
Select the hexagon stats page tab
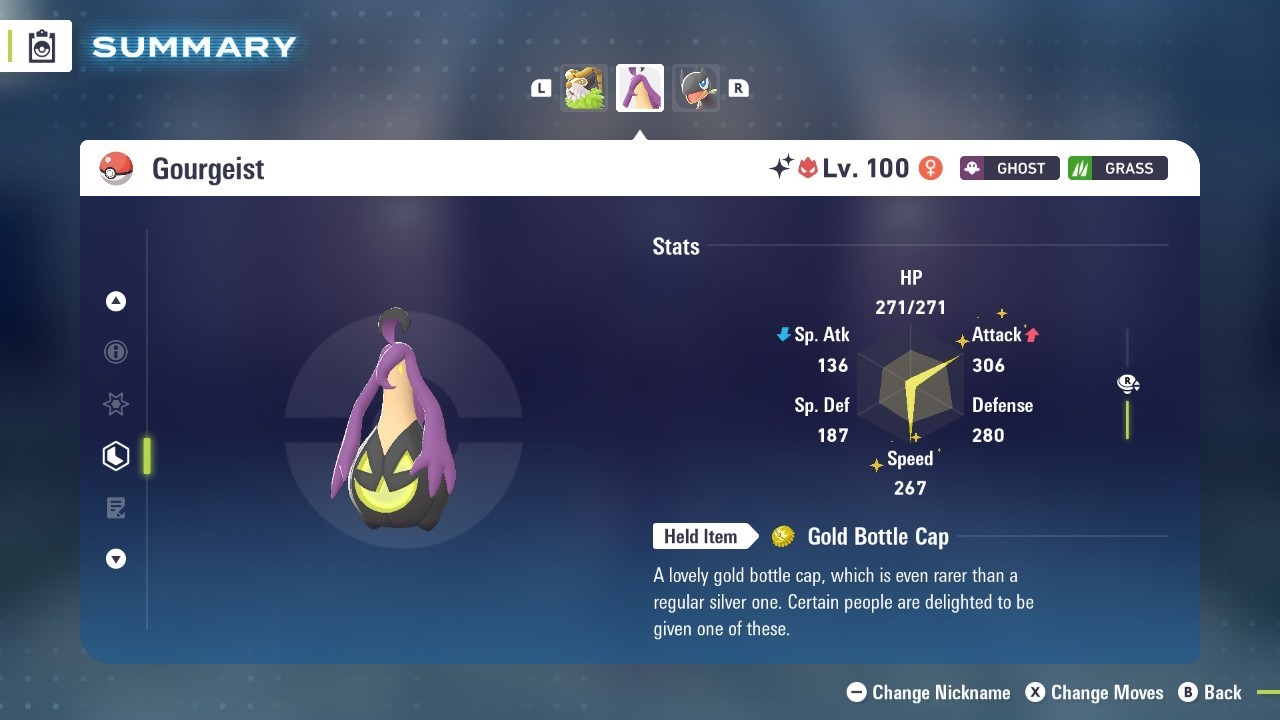coord(116,456)
